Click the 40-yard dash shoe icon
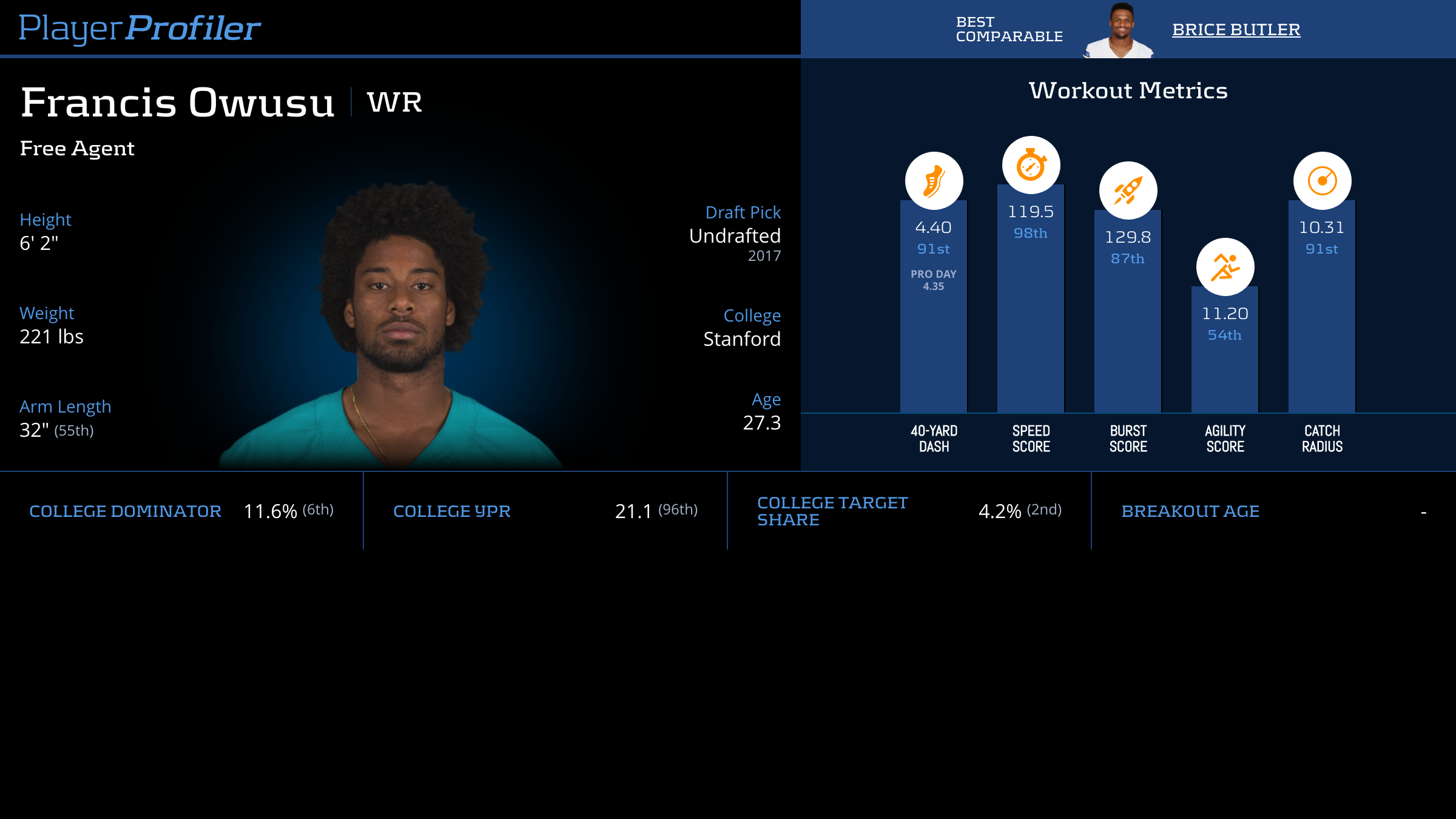 (x=934, y=181)
